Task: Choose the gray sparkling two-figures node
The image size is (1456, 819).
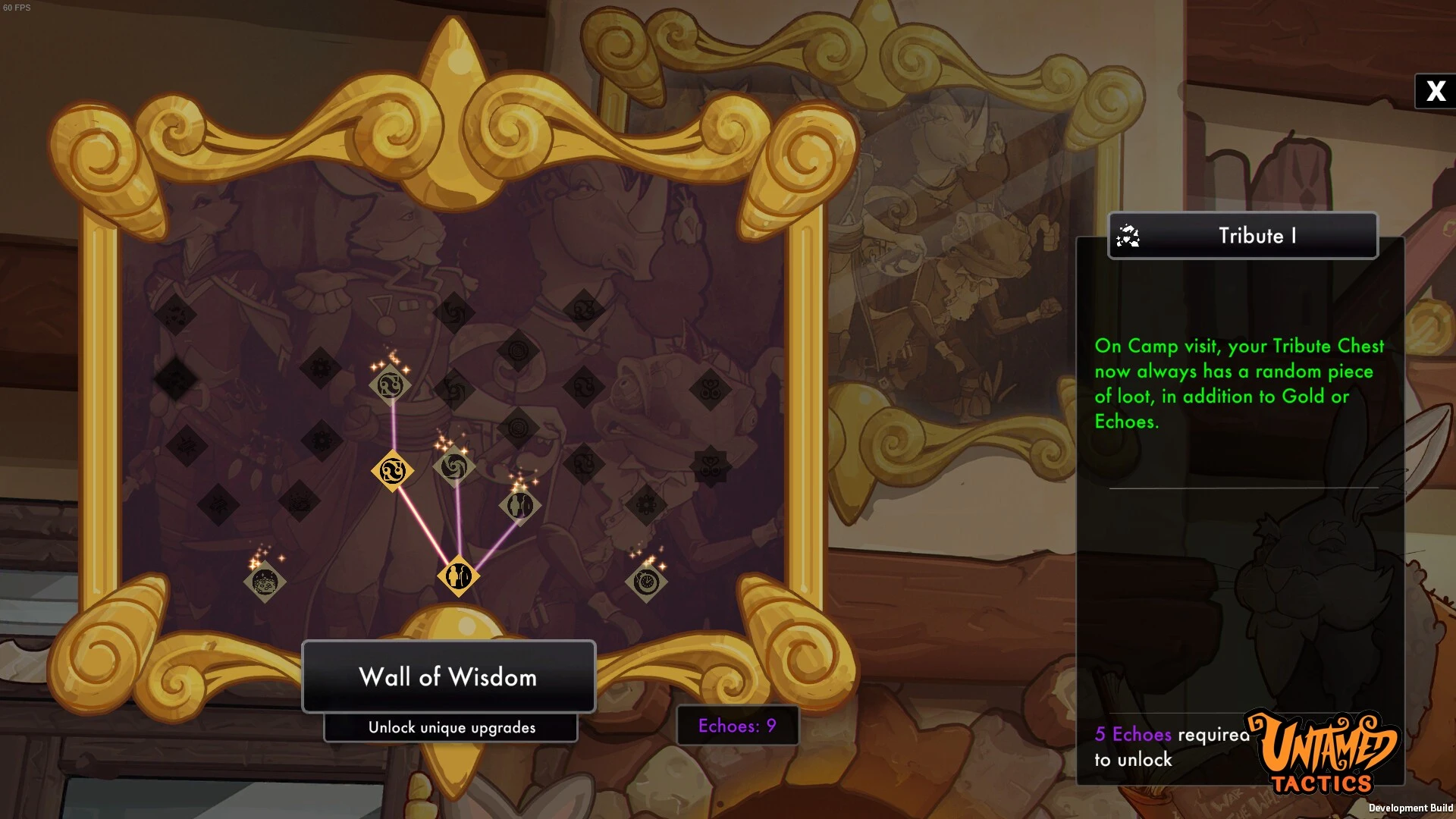Action: pyautogui.click(x=520, y=505)
